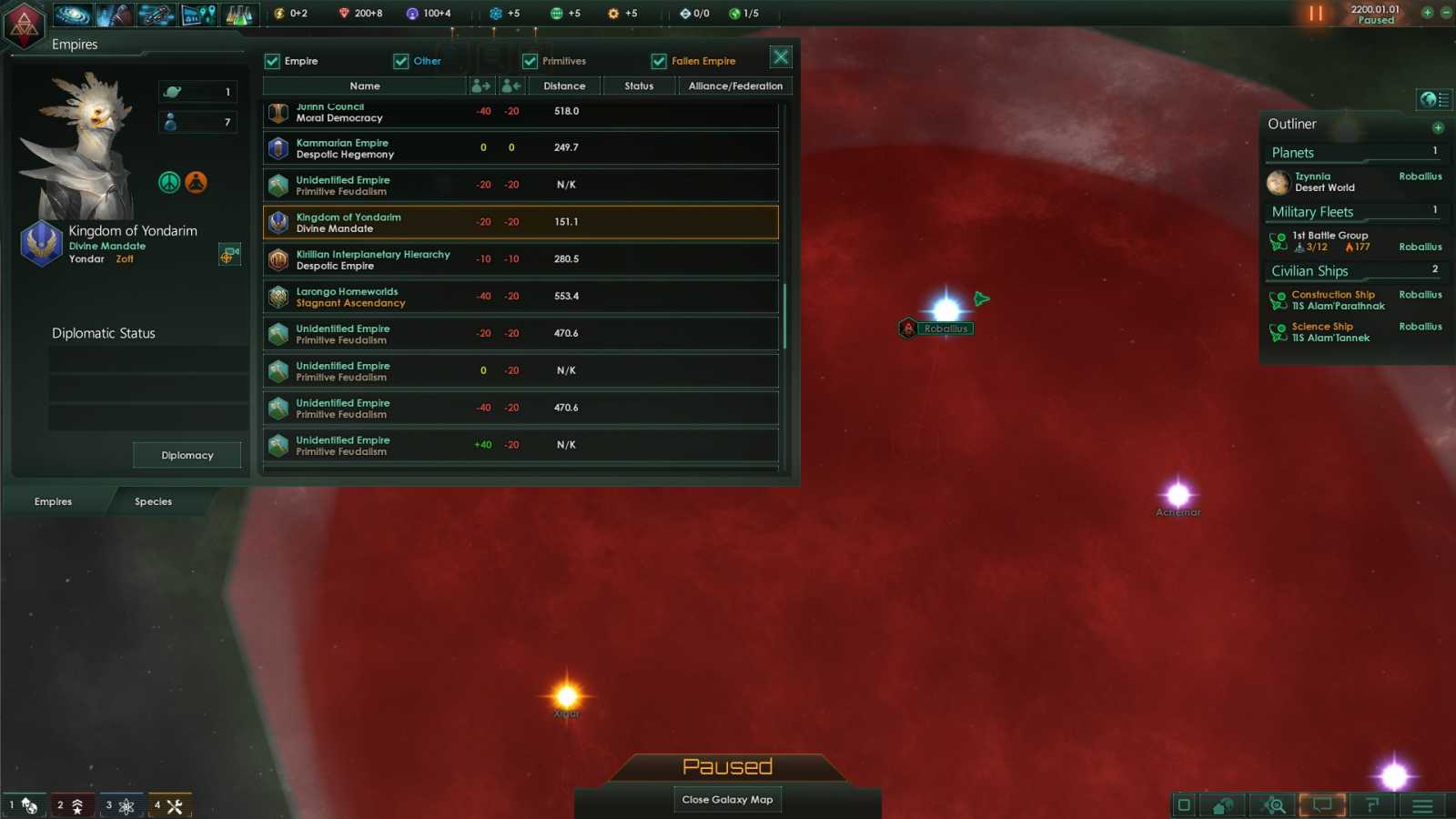Sort empire list by the Distance column

(563, 86)
